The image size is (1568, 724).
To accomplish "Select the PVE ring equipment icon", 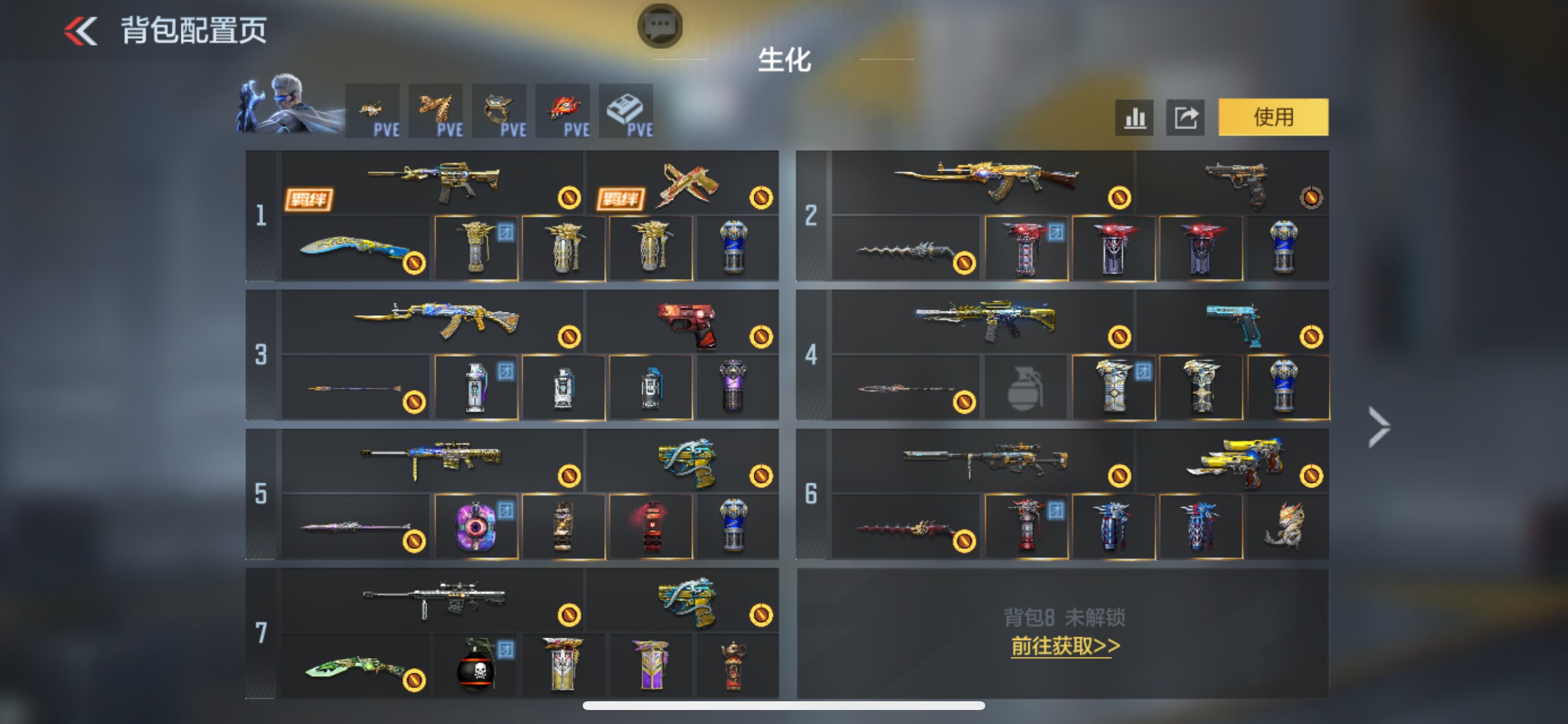I will pos(500,111).
